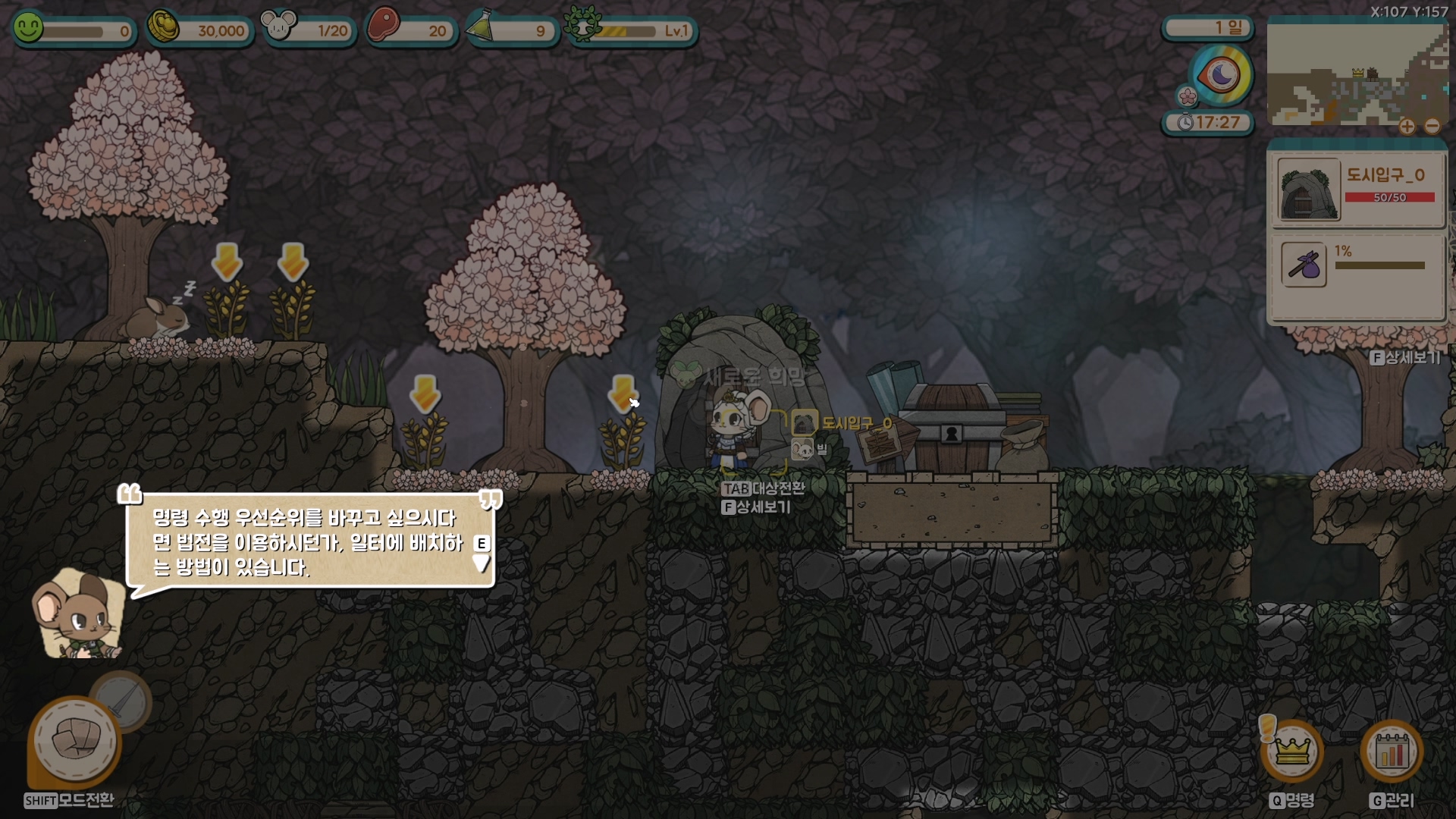This screenshot has height=819, width=1456.
Task: Click the gold coin resource icon
Action: pyautogui.click(x=162, y=27)
